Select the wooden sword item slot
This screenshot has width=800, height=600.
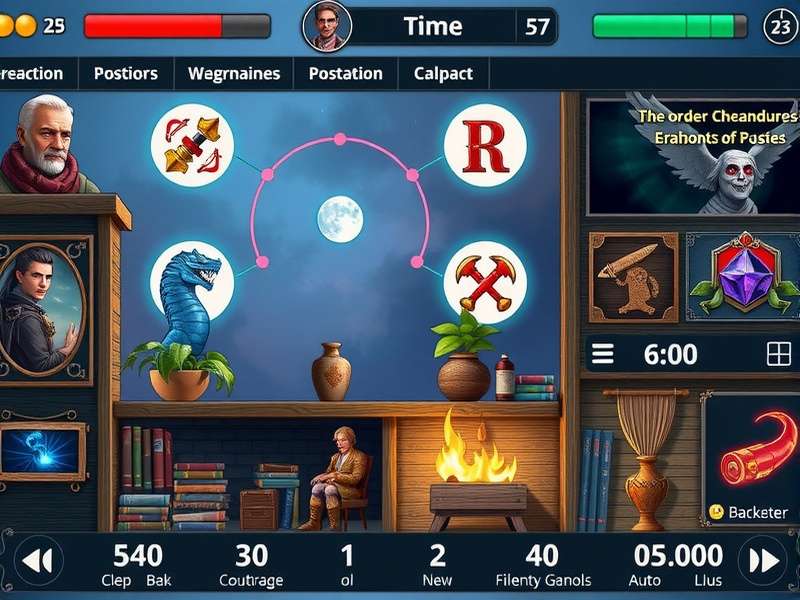click(633, 277)
